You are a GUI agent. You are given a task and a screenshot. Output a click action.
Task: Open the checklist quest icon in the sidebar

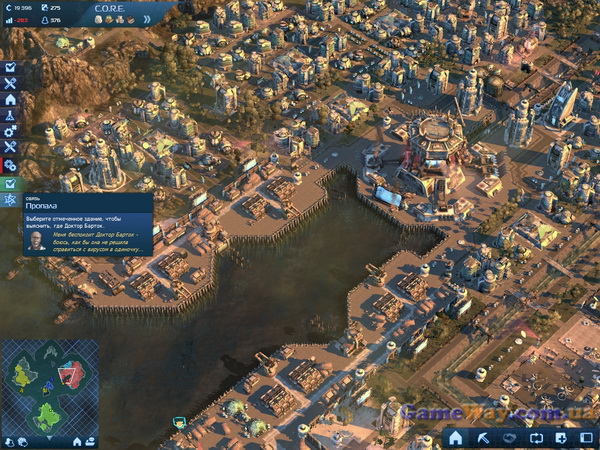[x=10, y=68]
